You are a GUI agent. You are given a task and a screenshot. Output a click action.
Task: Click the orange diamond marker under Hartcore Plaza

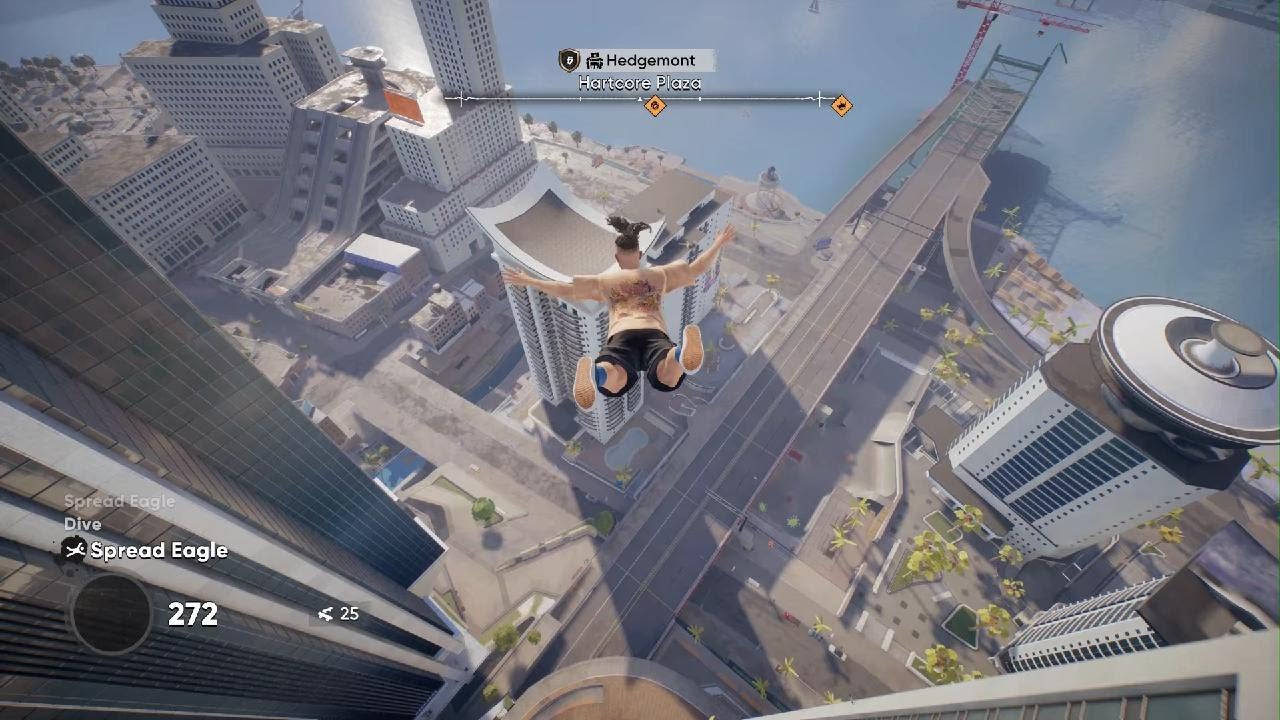[x=655, y=105]
